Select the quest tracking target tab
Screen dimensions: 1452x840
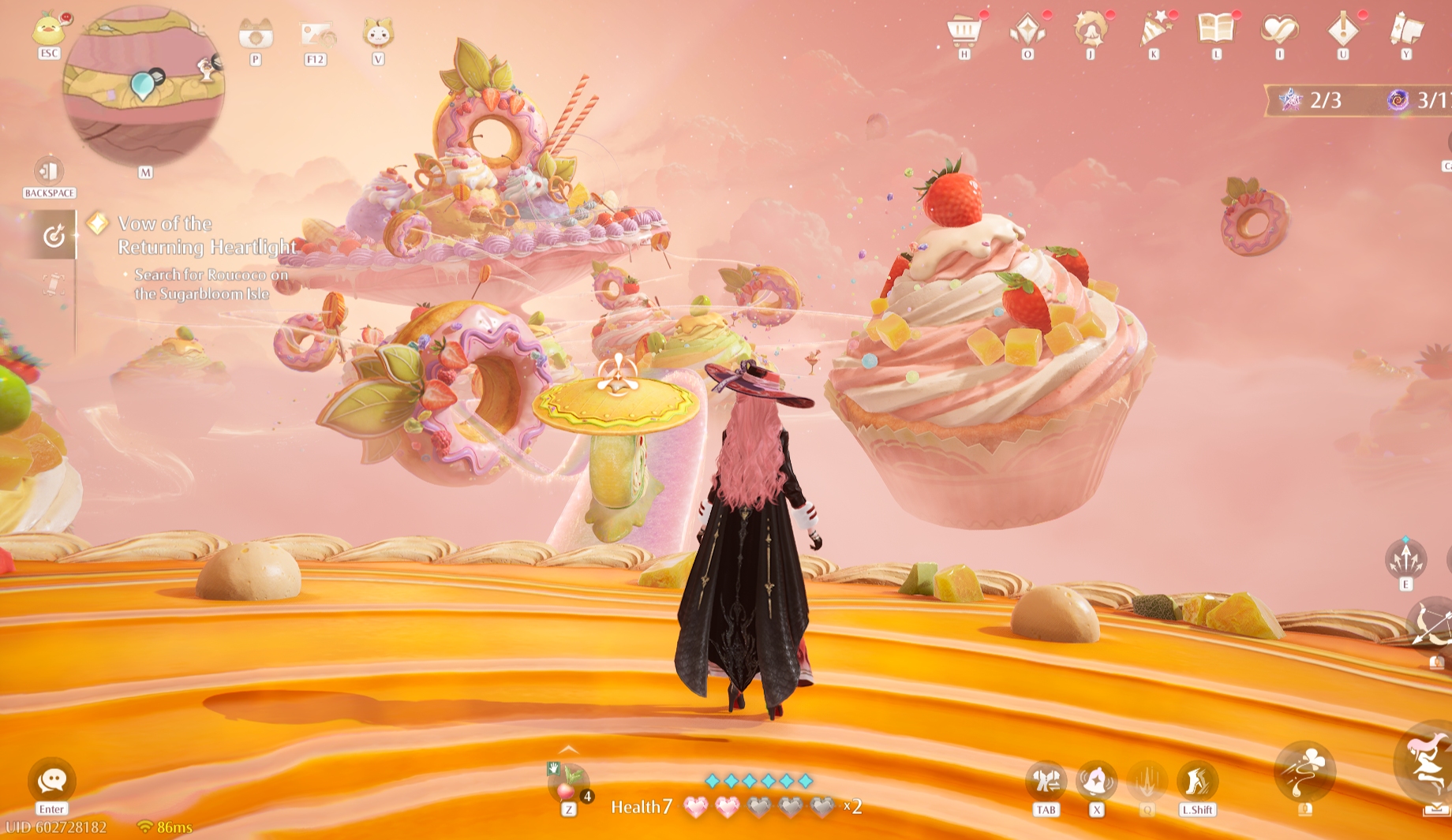(x=54, y=235)
